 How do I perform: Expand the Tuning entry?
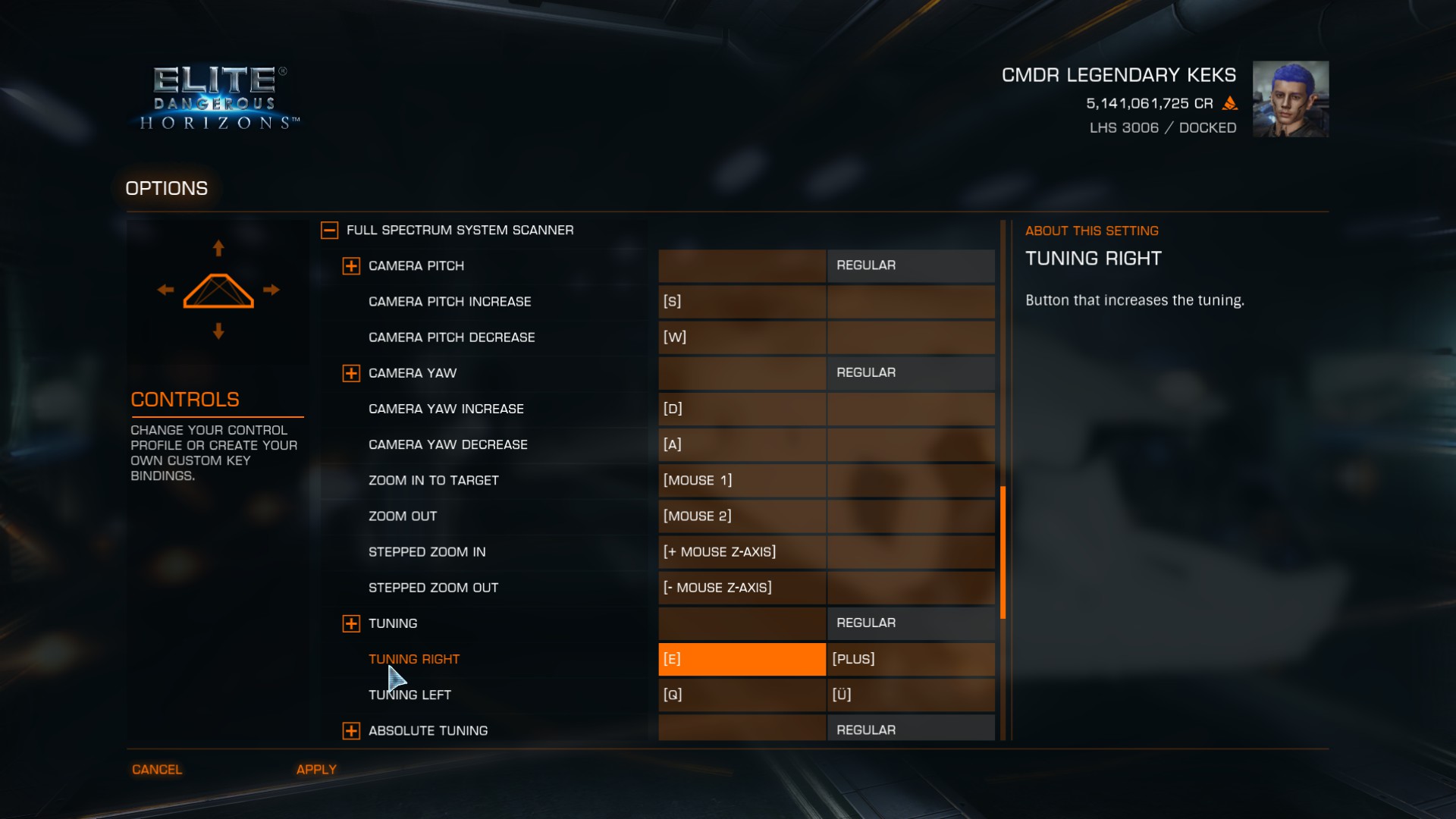tap(351, 623)
